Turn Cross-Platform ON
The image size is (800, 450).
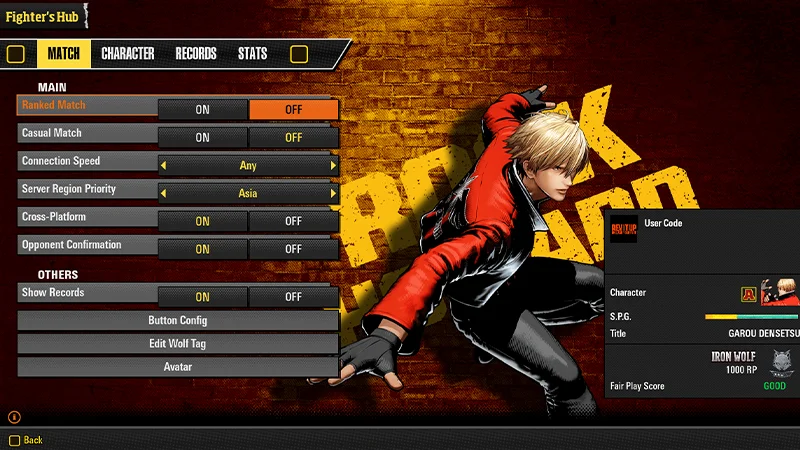click(x=202, y=222)
